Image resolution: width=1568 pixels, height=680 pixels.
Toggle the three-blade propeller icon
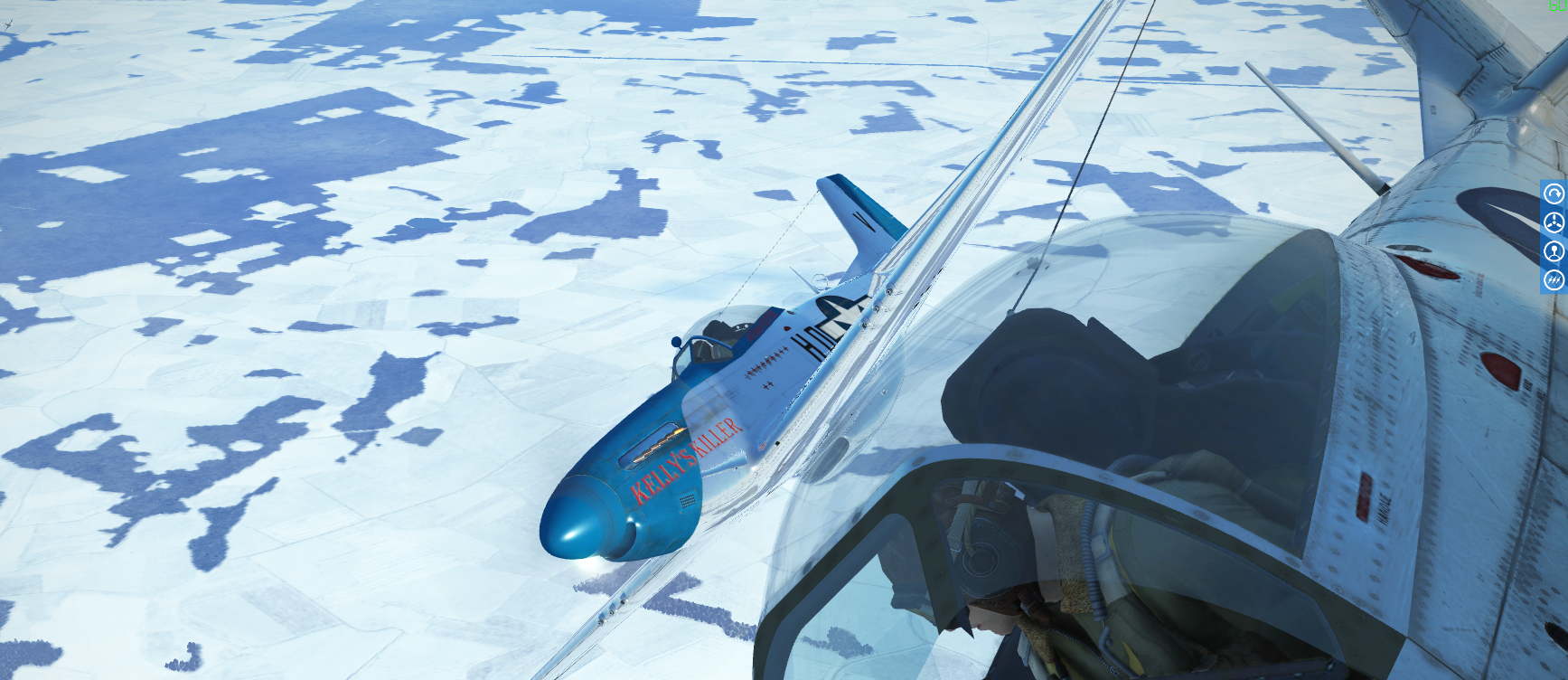click(x=1554, y=222)
